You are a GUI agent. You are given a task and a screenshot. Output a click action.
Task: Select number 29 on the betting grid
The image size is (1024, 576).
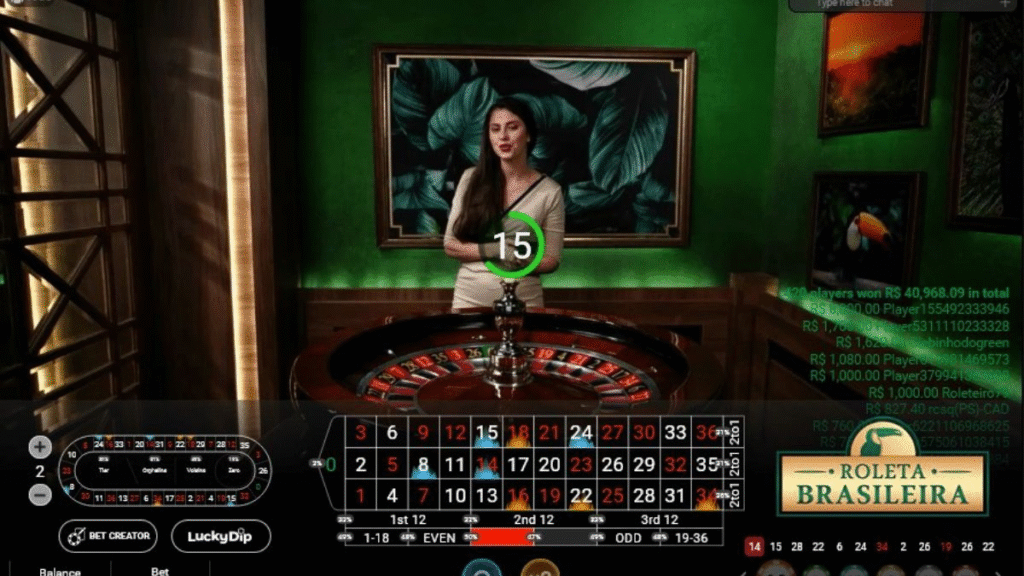click(643, 464)
